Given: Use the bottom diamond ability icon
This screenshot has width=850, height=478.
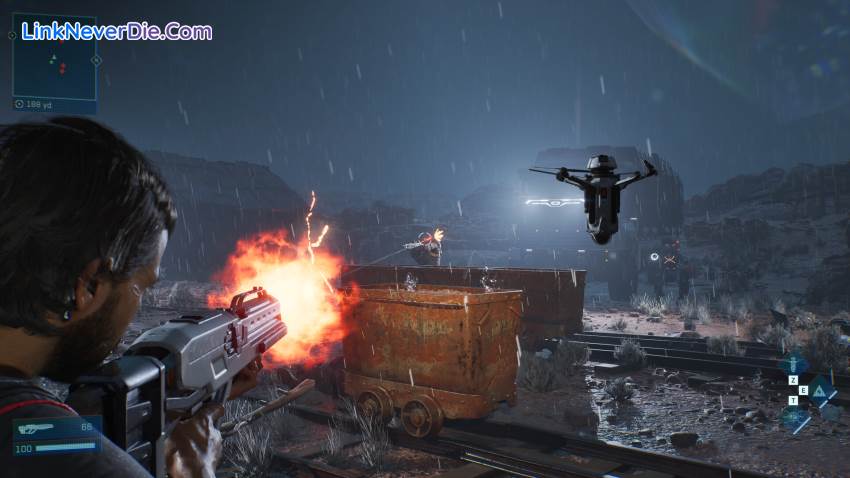Looking at the screenshot, I should [x=795, y=419].
